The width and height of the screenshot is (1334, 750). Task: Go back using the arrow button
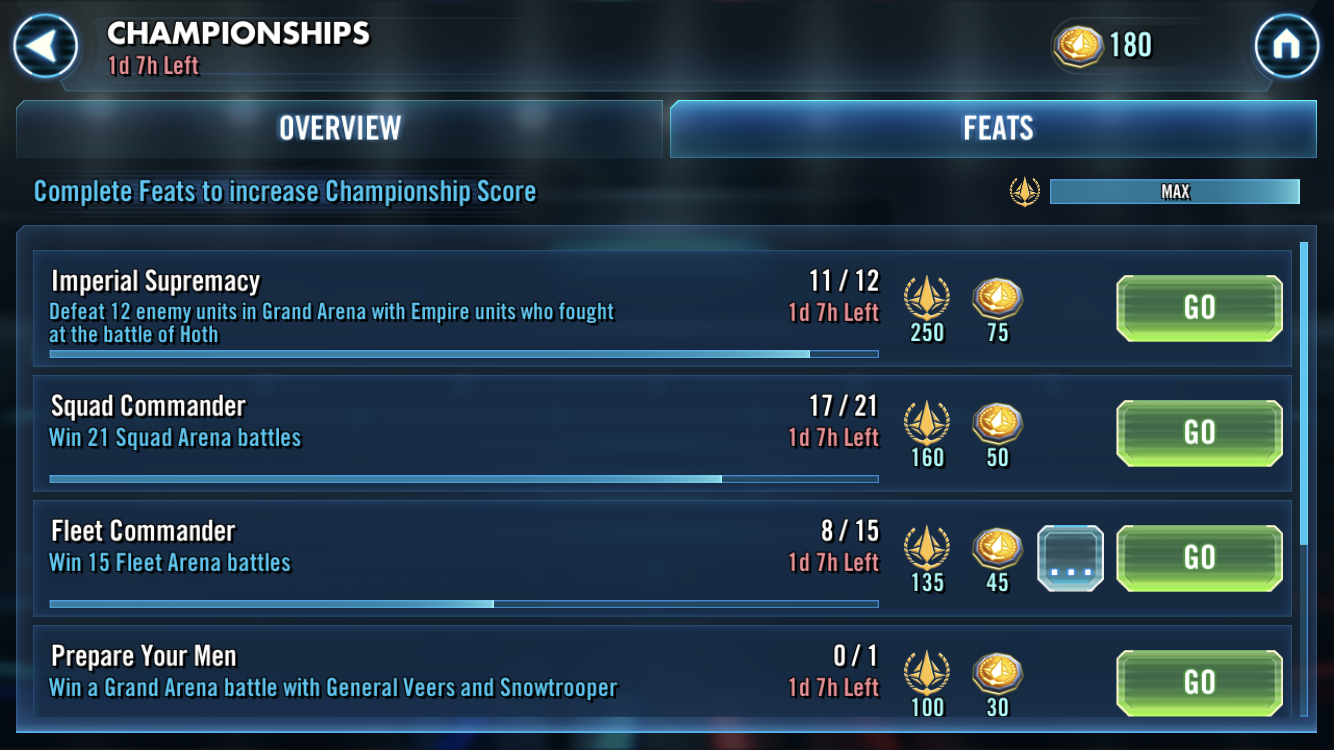(45, 46)
